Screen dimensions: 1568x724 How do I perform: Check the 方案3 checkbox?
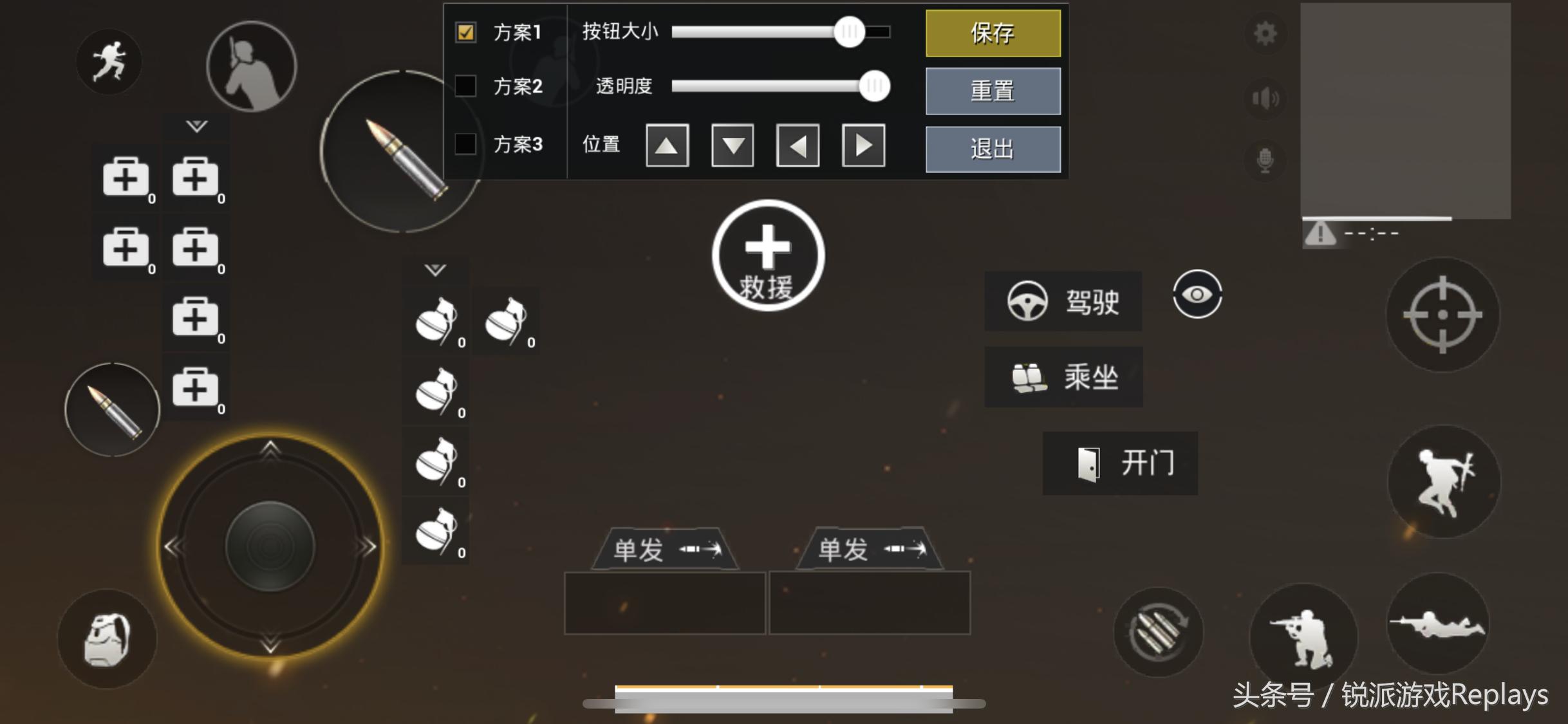click(465, 145)
